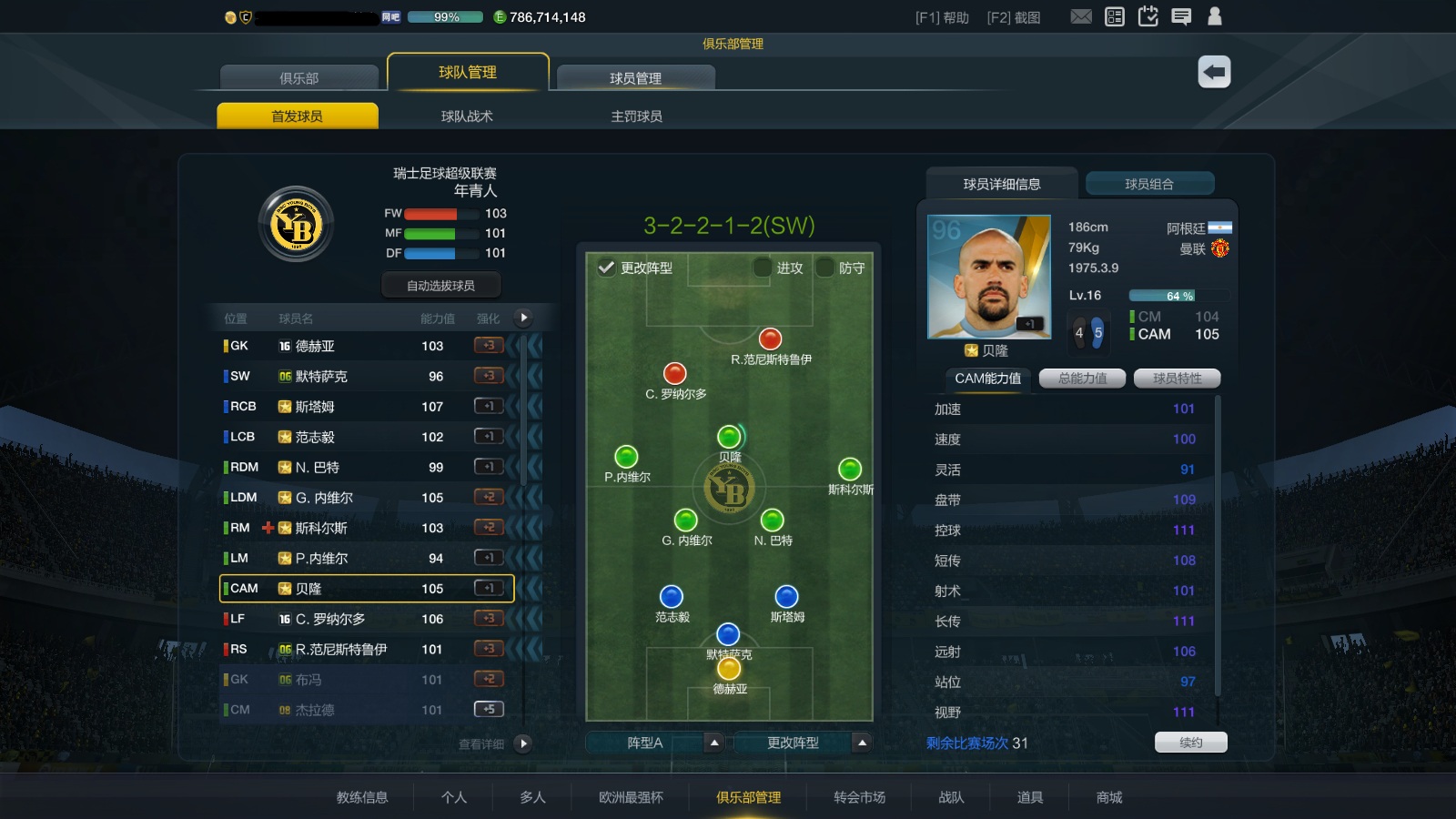Click the 续约 button on the right panel
The width and height of the screenshot is (1456, 819).
pos(1191,742)
